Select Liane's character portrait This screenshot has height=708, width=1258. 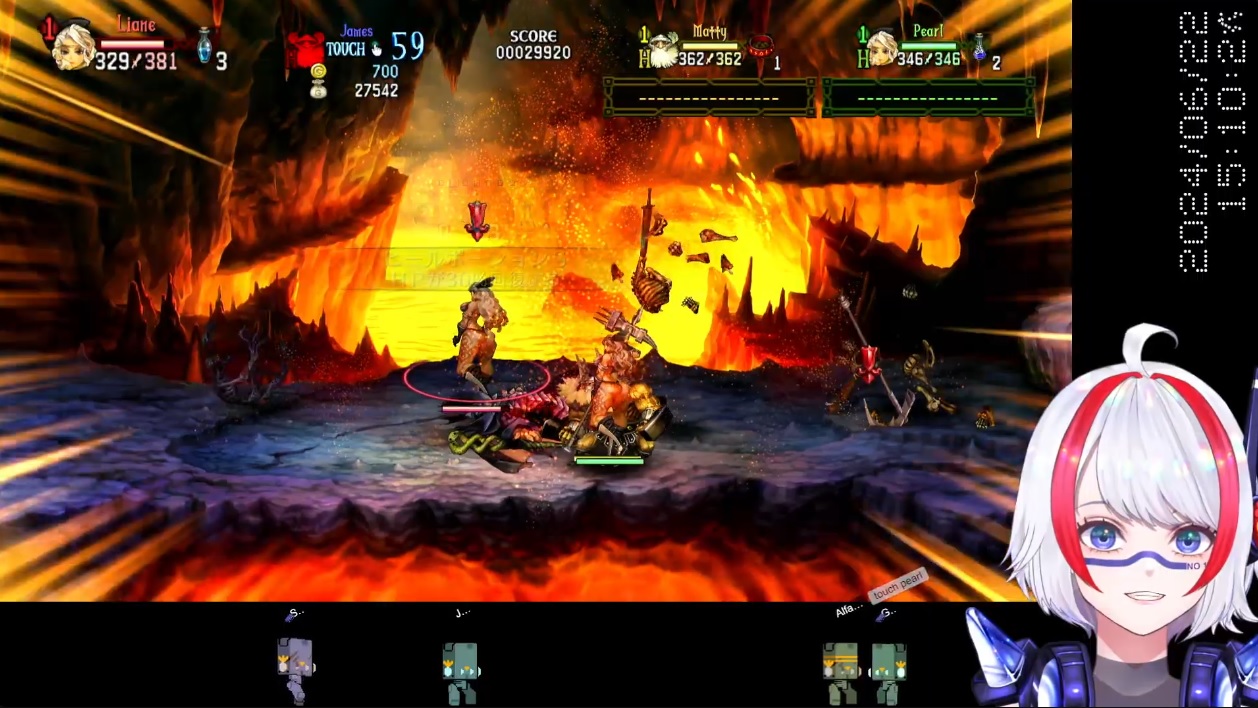(x=73, y=47)
